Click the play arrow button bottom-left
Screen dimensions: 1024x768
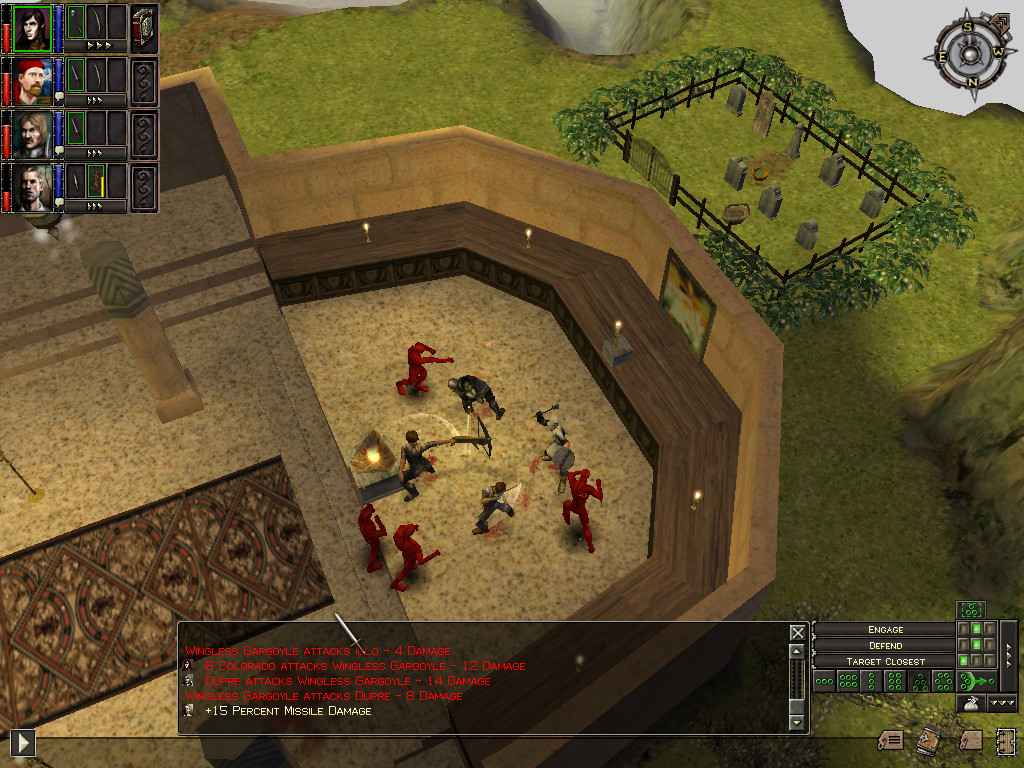pyautogui.click(x=22, y=742)
